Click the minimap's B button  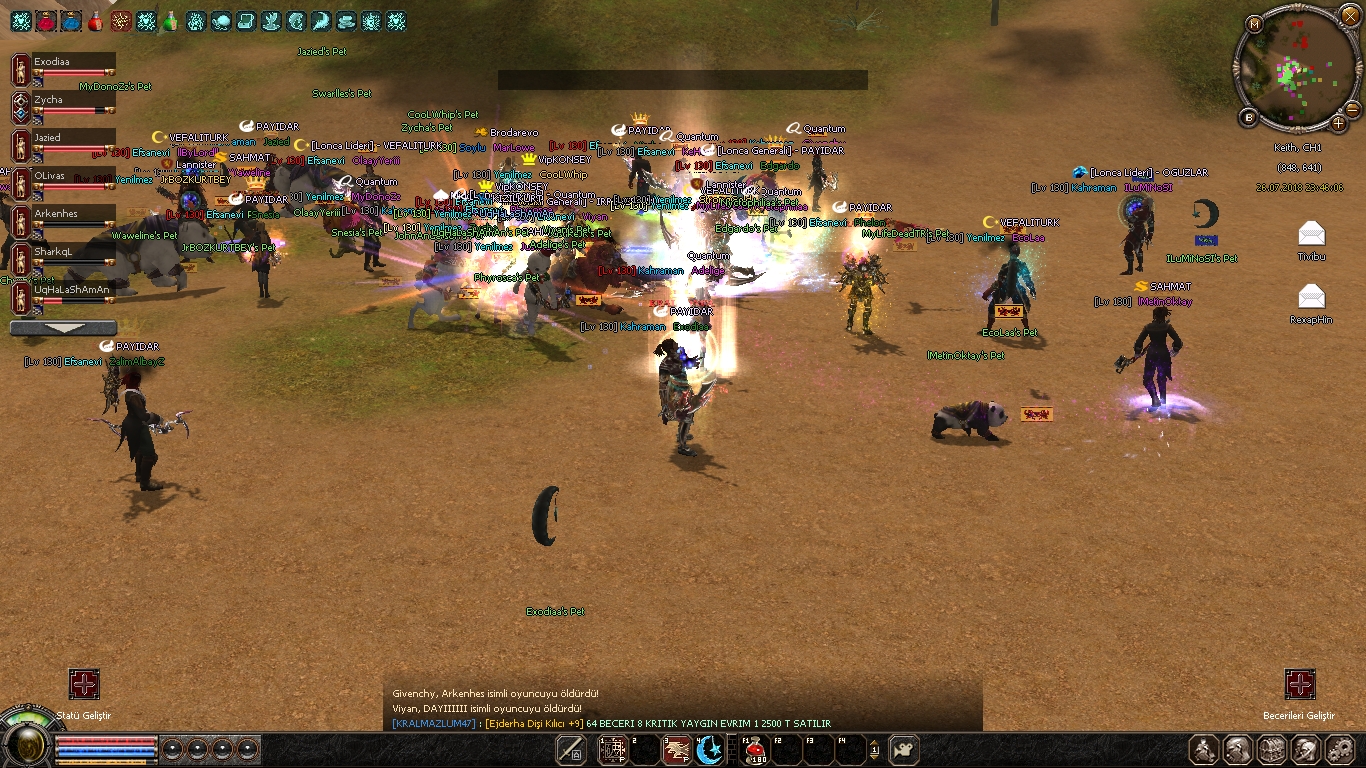[x=1249, y=117]
